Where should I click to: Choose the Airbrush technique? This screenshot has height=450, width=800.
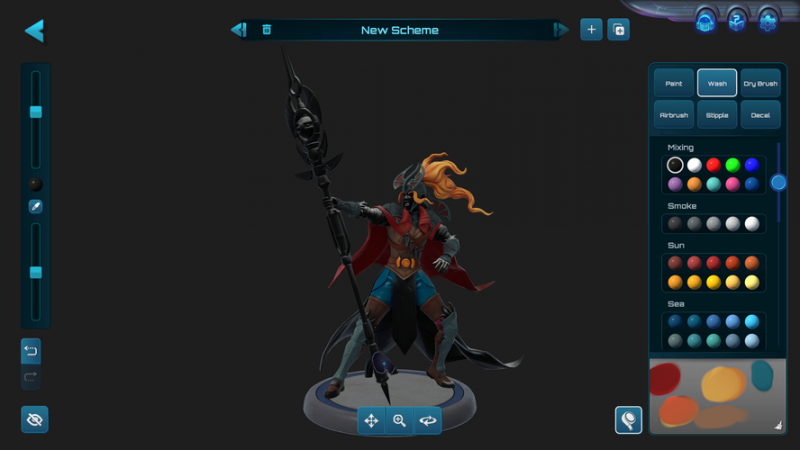[674, 115]
